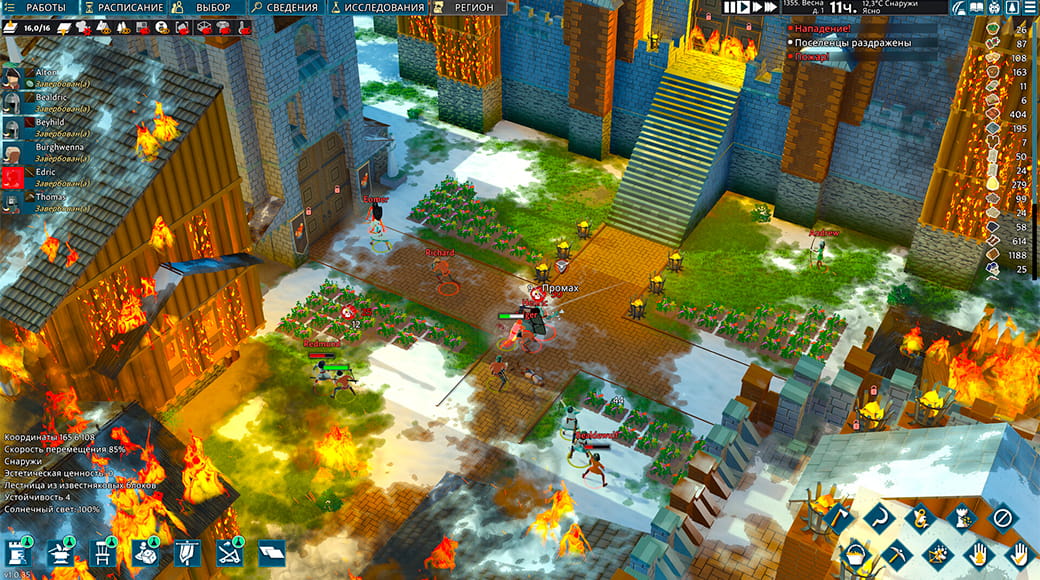Click the Пожар! (Fire) alert
Image resolution: width=1040 pixels, height=580 pixels.
coord(812,57)
